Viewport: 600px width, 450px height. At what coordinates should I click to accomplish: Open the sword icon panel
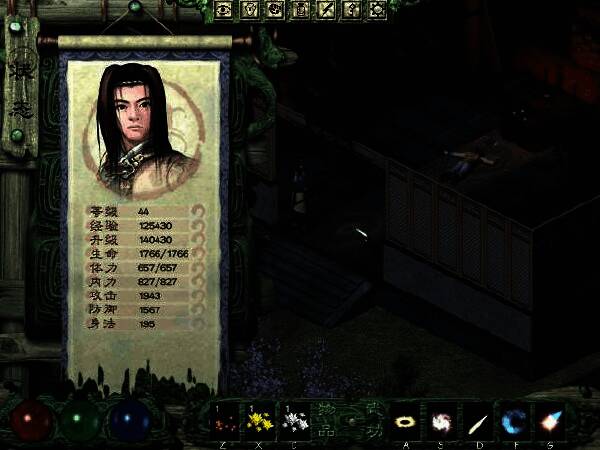pyautogui.click(x=326, y=10)
